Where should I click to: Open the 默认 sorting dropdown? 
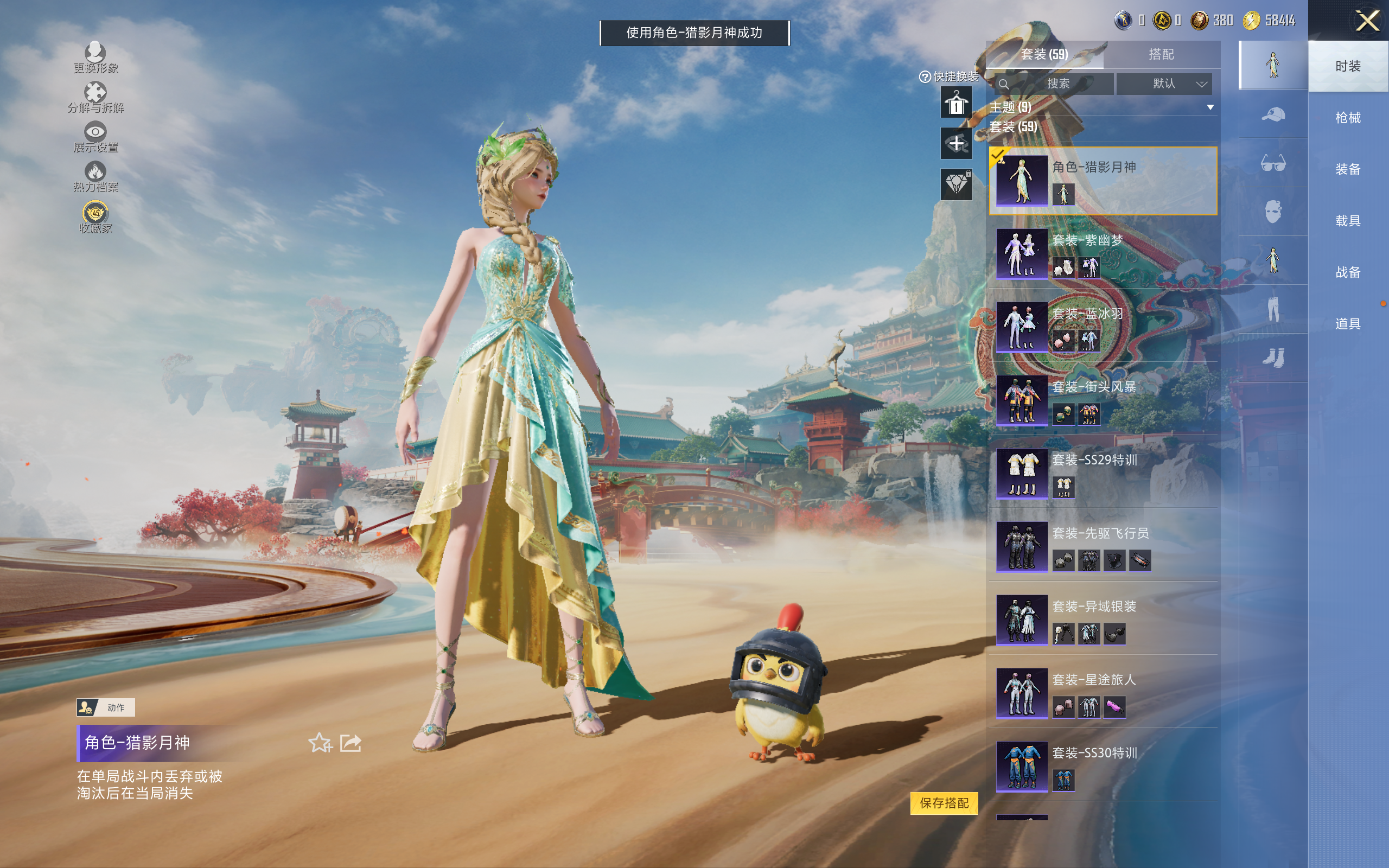(1163, 84)
